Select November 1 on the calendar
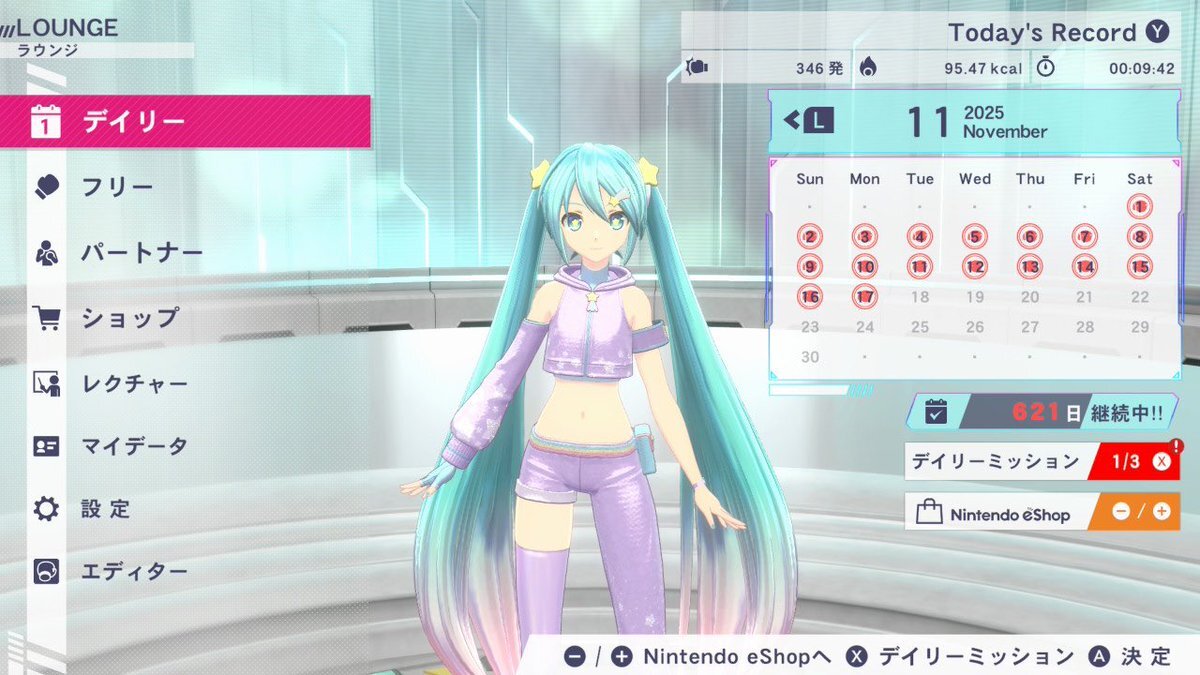This screenshot has width=1200, height=675. [x=1139, y=207]
